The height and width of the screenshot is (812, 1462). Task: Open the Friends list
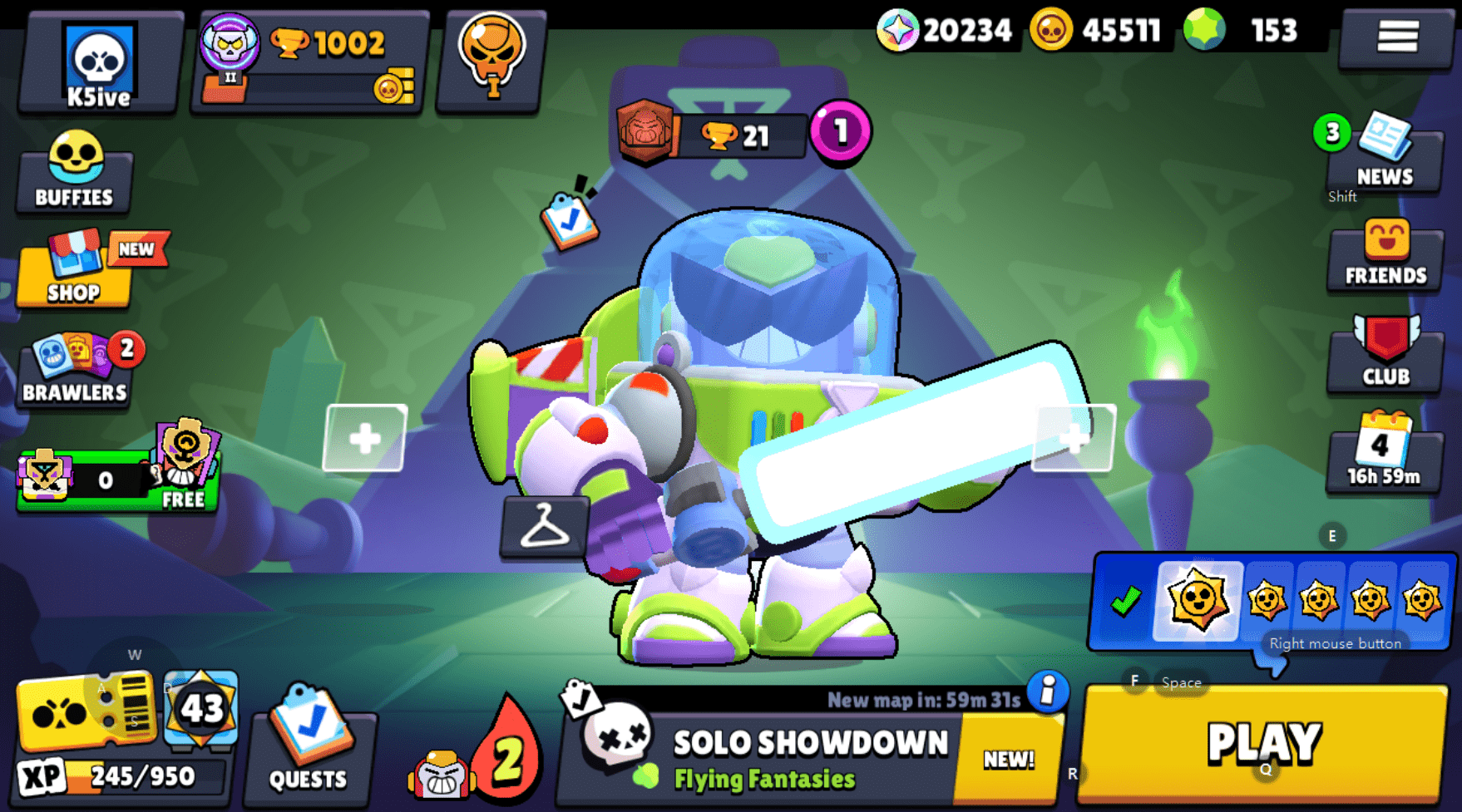coord(1383,258)
